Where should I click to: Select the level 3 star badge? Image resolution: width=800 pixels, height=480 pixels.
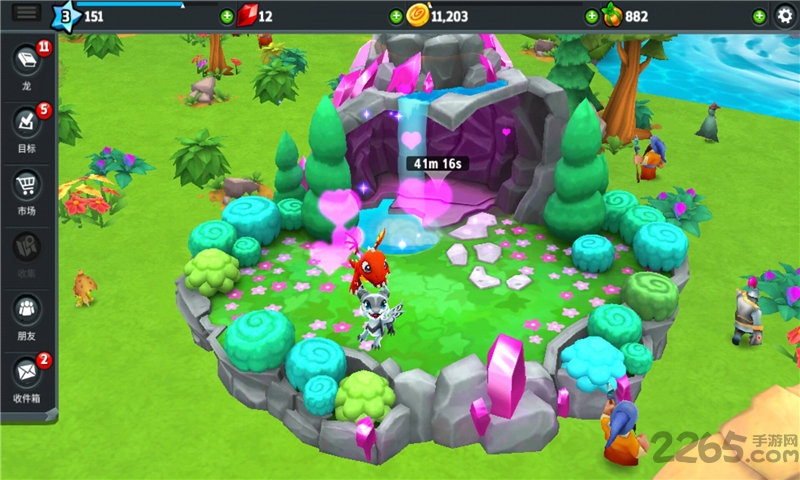65,16
